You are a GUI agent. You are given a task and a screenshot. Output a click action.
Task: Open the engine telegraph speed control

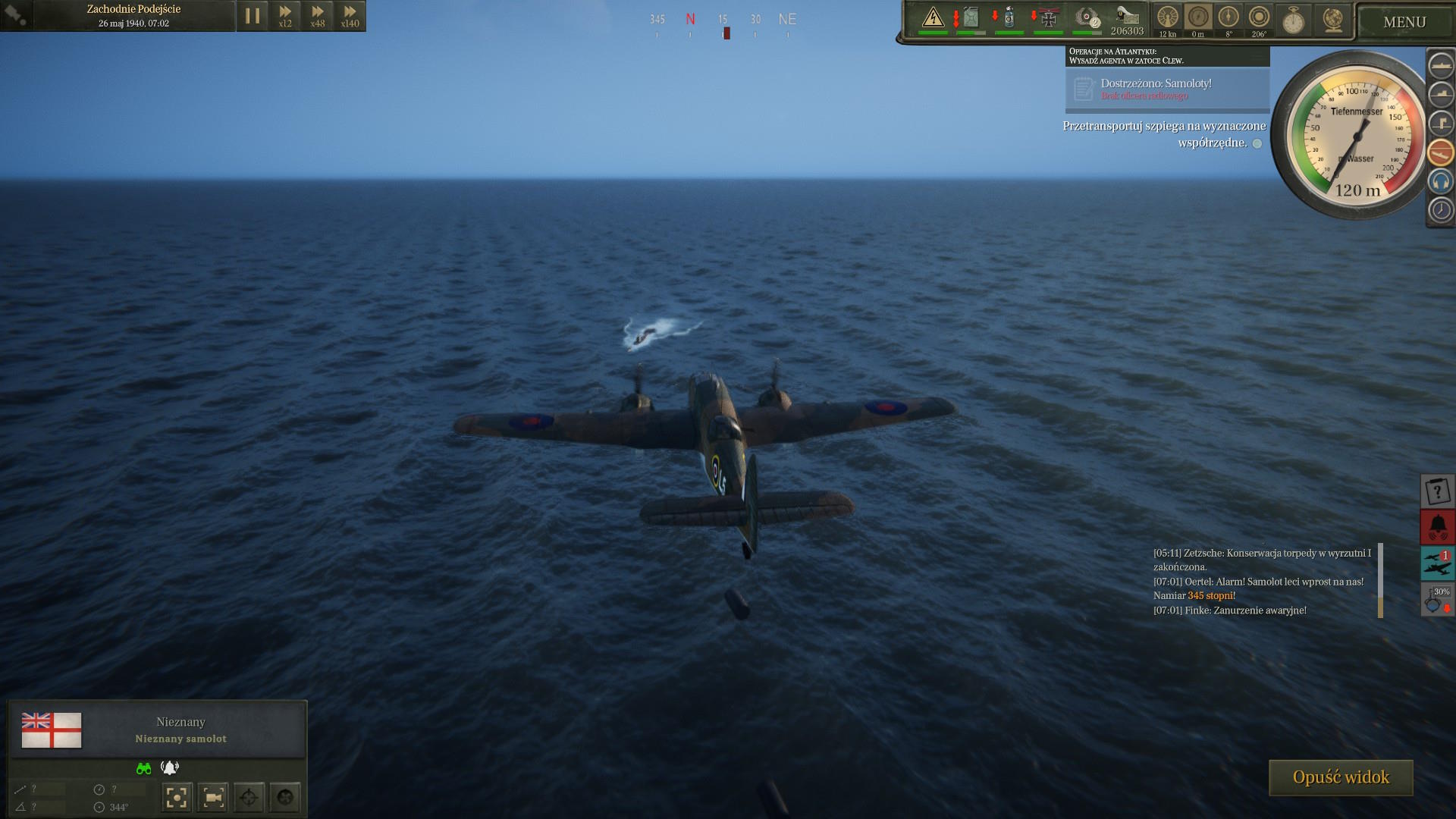coord(1168,18)
